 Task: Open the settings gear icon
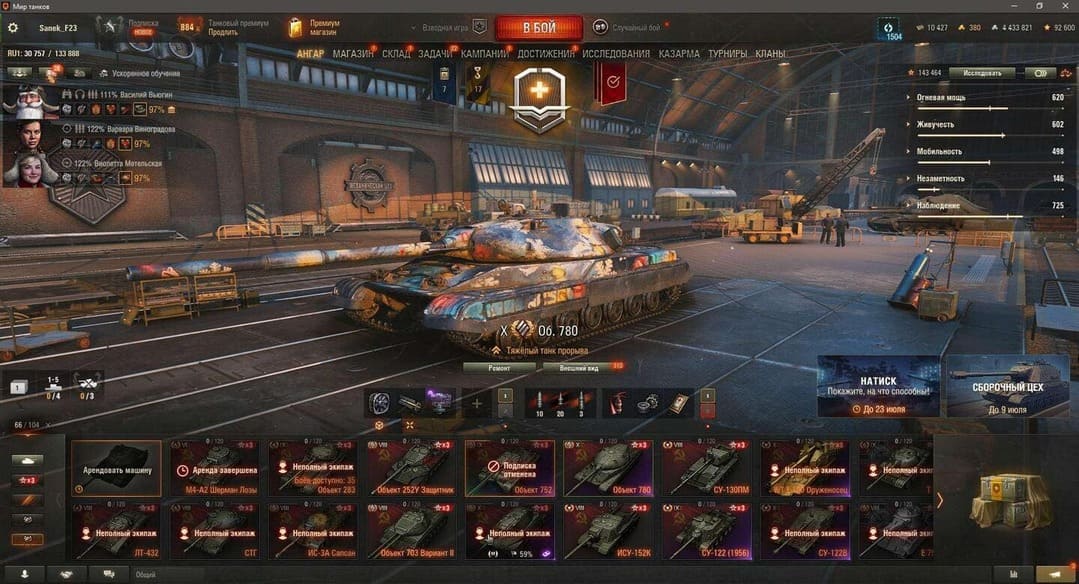[13, 28]
